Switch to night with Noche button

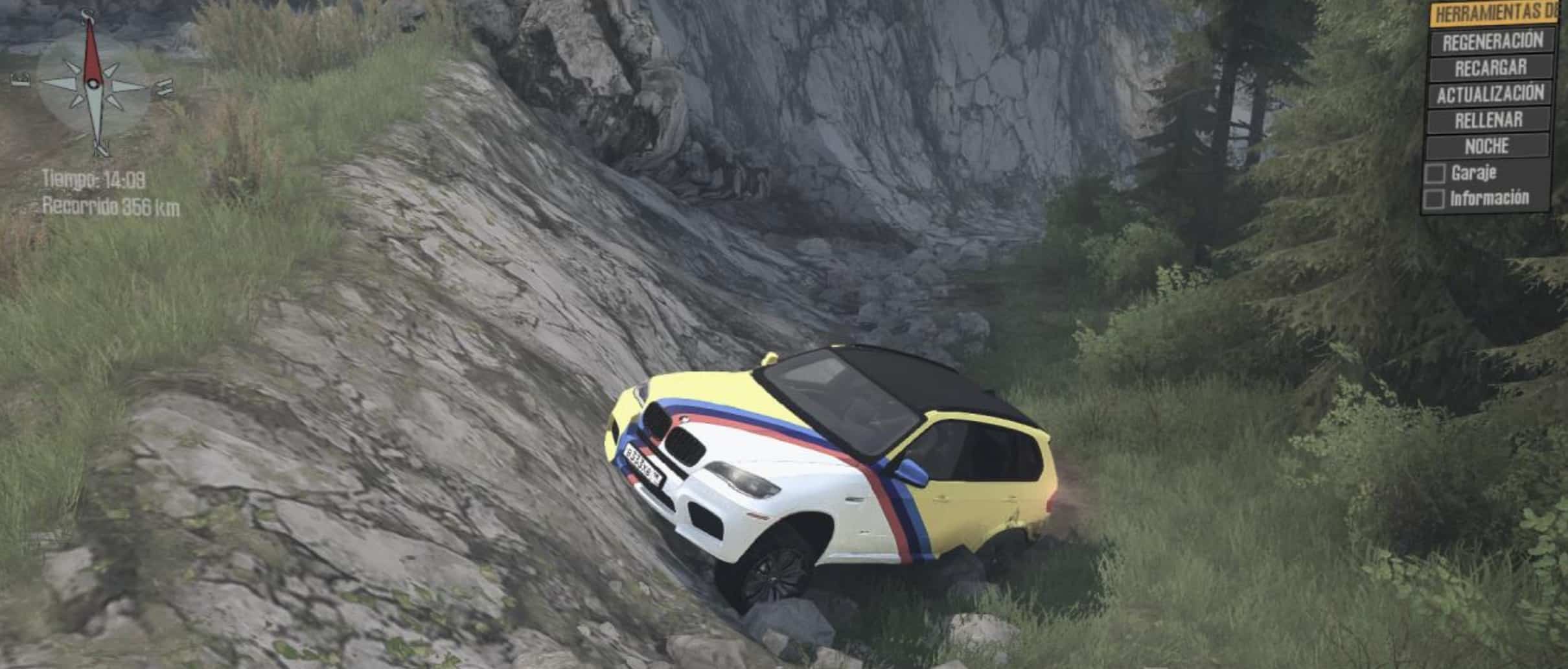(x=1487, y=146)
